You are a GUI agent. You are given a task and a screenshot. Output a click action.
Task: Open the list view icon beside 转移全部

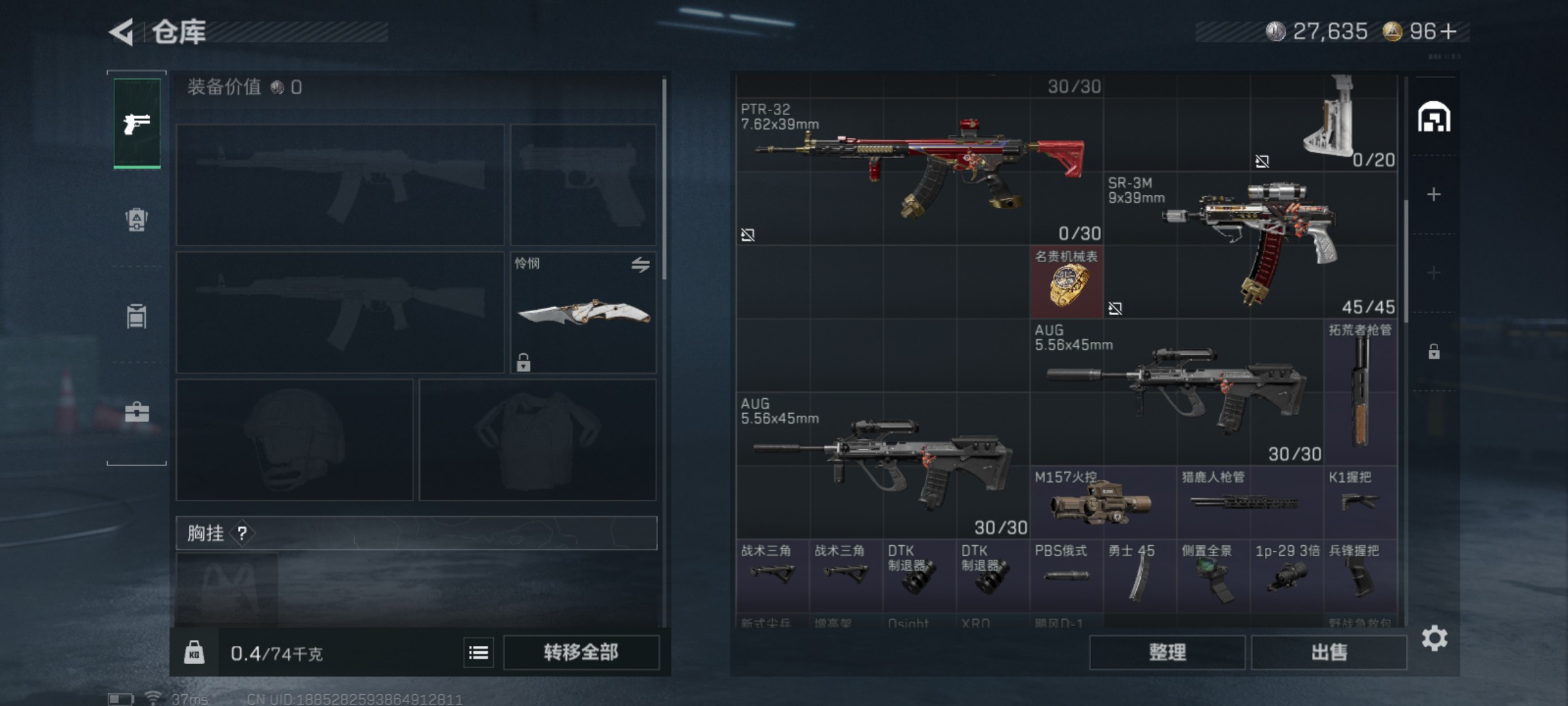coord(478,652)
